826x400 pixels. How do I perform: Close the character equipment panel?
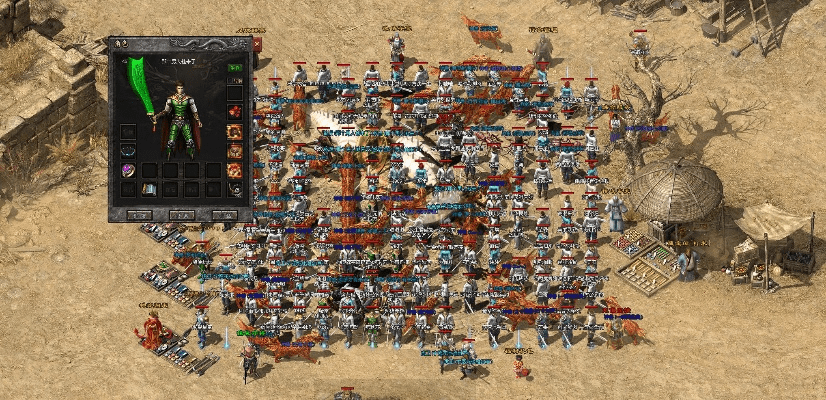click(256, 45)
